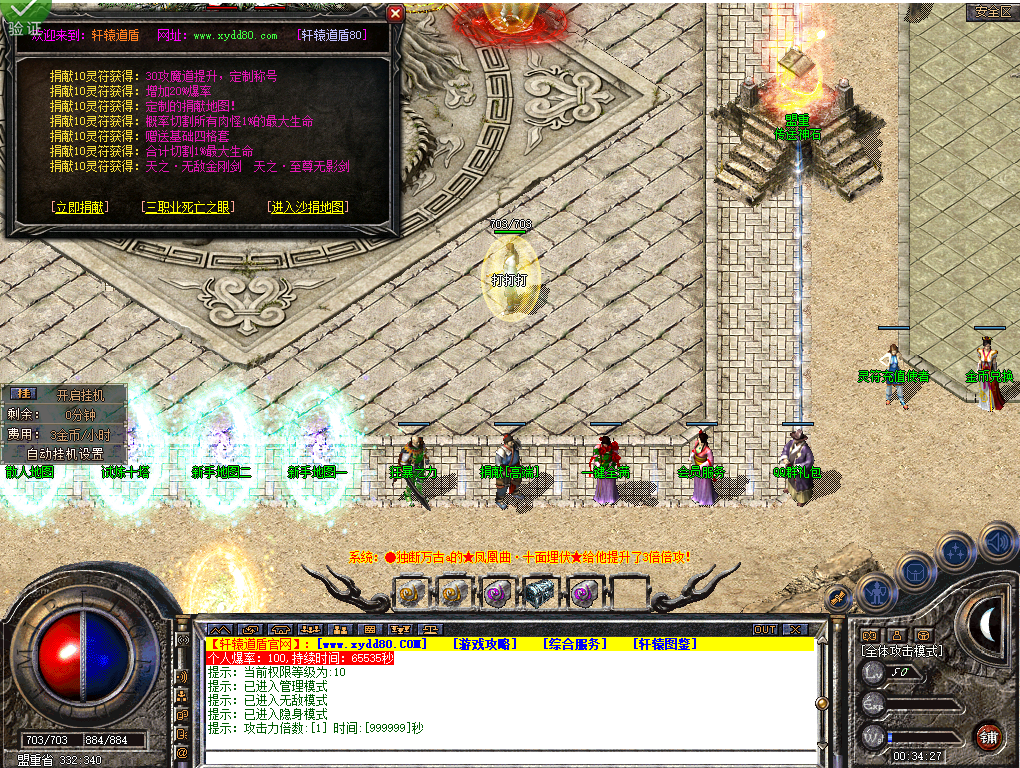Toggle sound with the speaker button
The width and height of the screenshot is (1020, 768).
pyautogui.click(x=996, y=541)
